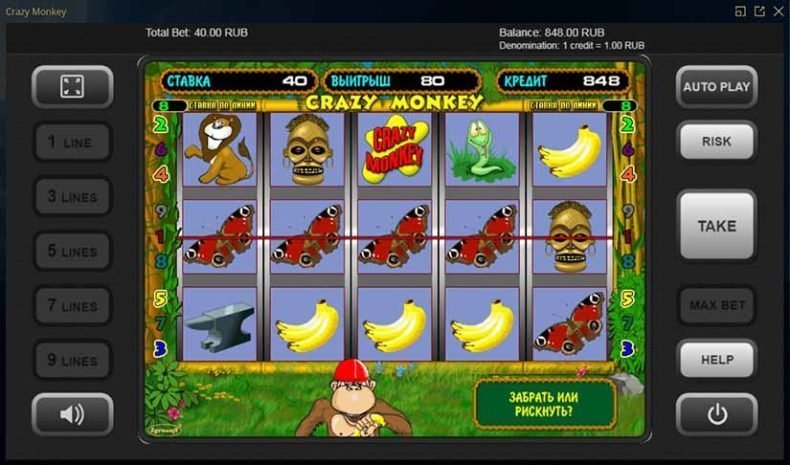Close the Crazy Monkey window
Screen dimensions: 790x465
(778, 11)
